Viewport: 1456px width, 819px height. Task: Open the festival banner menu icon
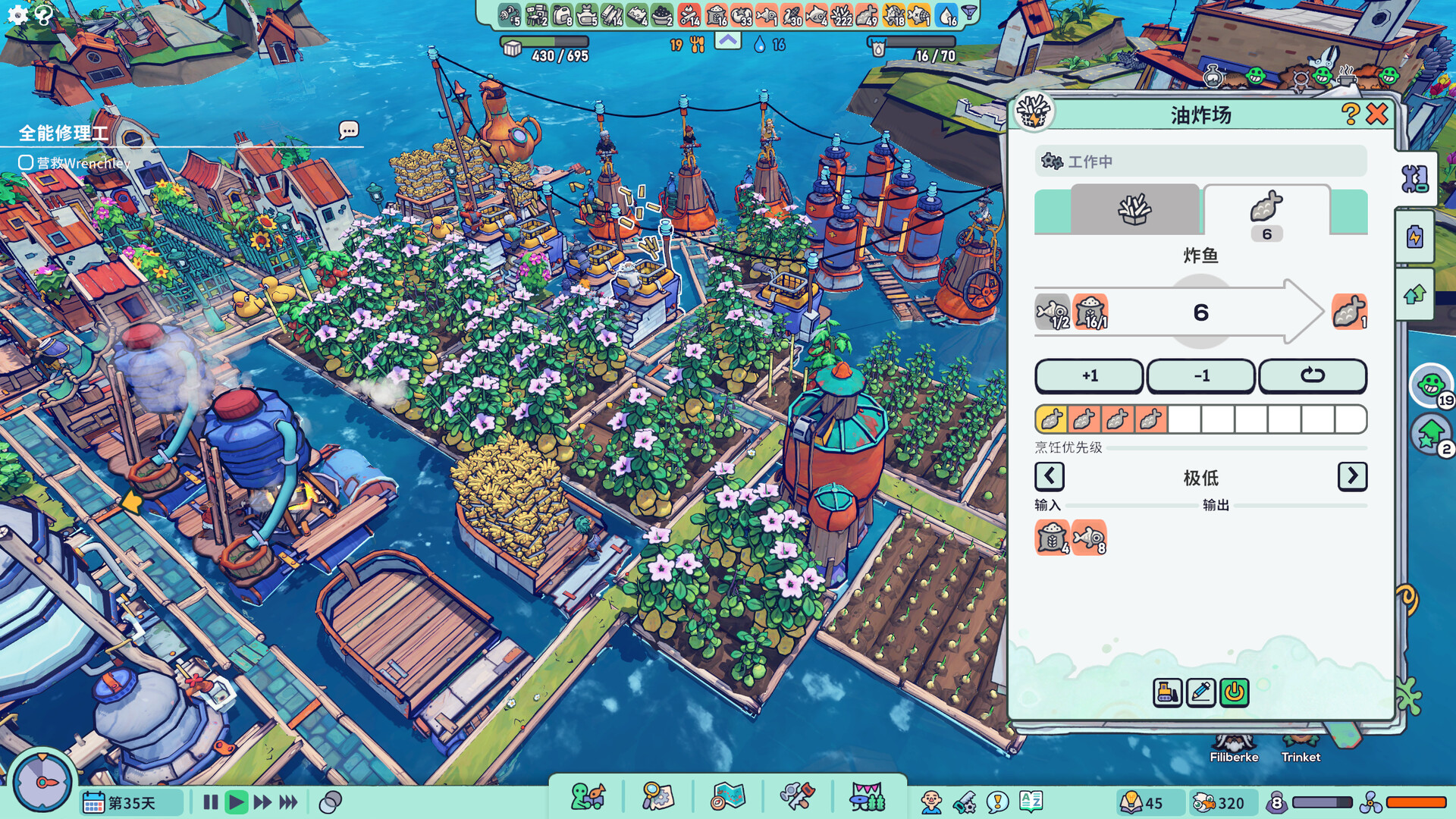pos(868,796)
